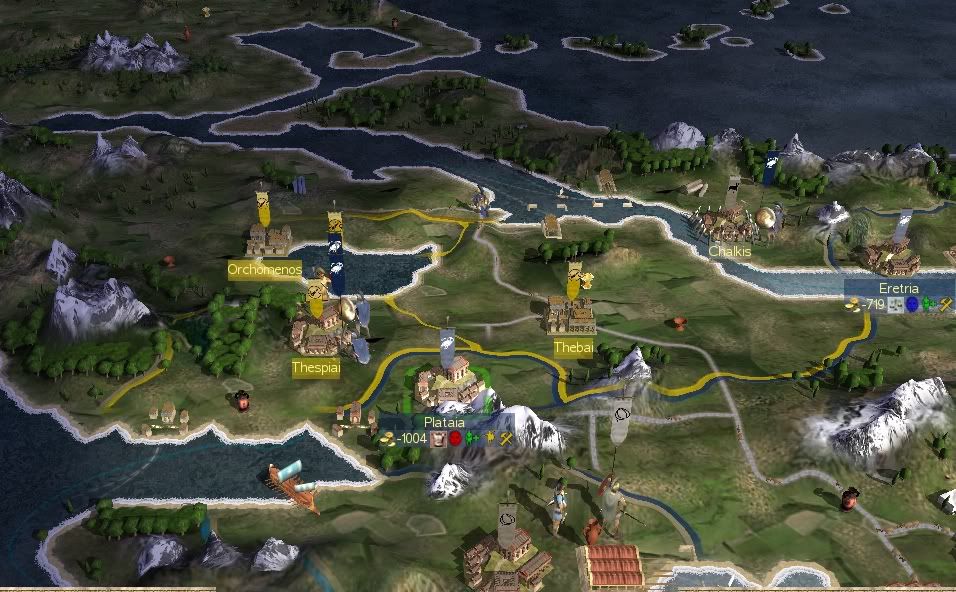The height and width of the screenshot is (592, 956).
Task: Open the Plataia settlement name banner
Action: (446, 423)
